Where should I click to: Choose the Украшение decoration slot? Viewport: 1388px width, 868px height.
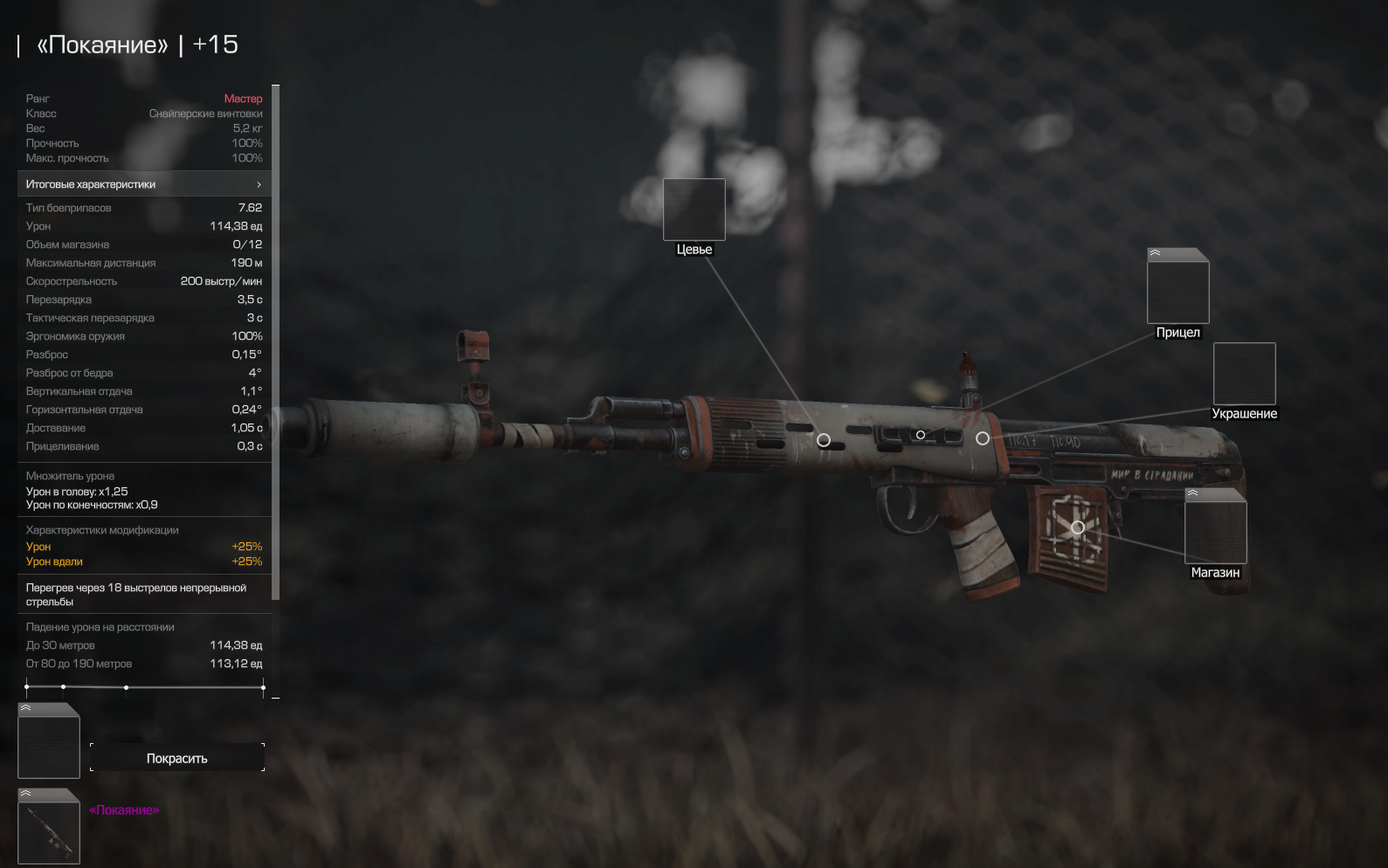point(1244,374)
